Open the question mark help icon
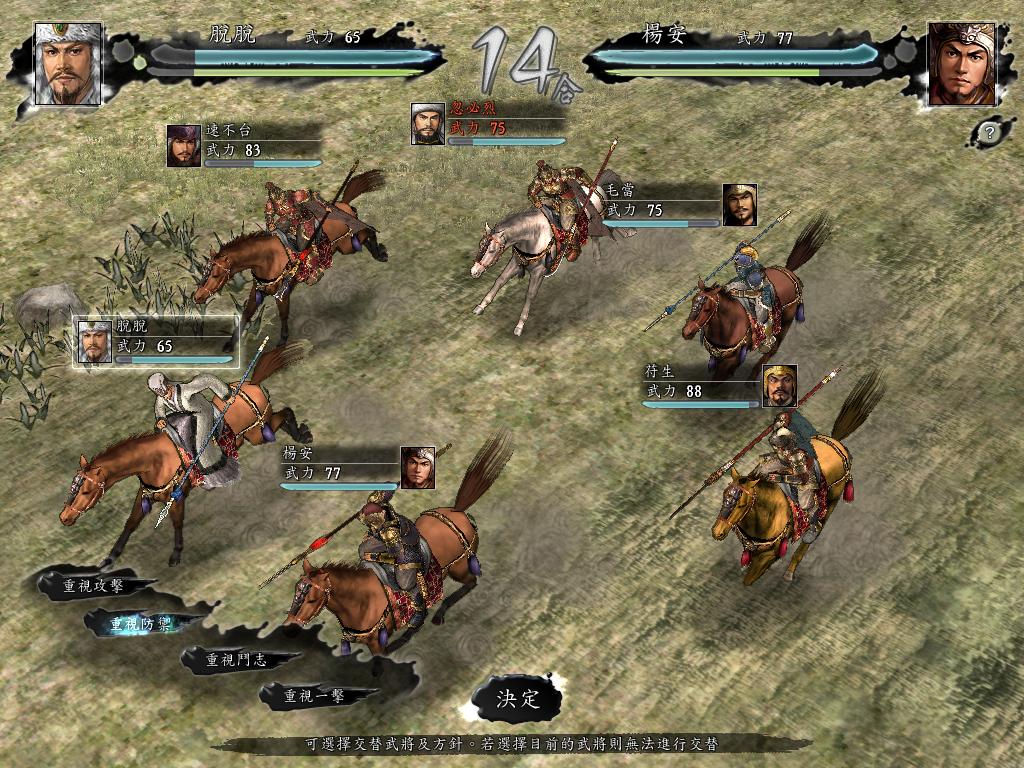Viewport: 1024px width, 768px height. coord(989,131)
